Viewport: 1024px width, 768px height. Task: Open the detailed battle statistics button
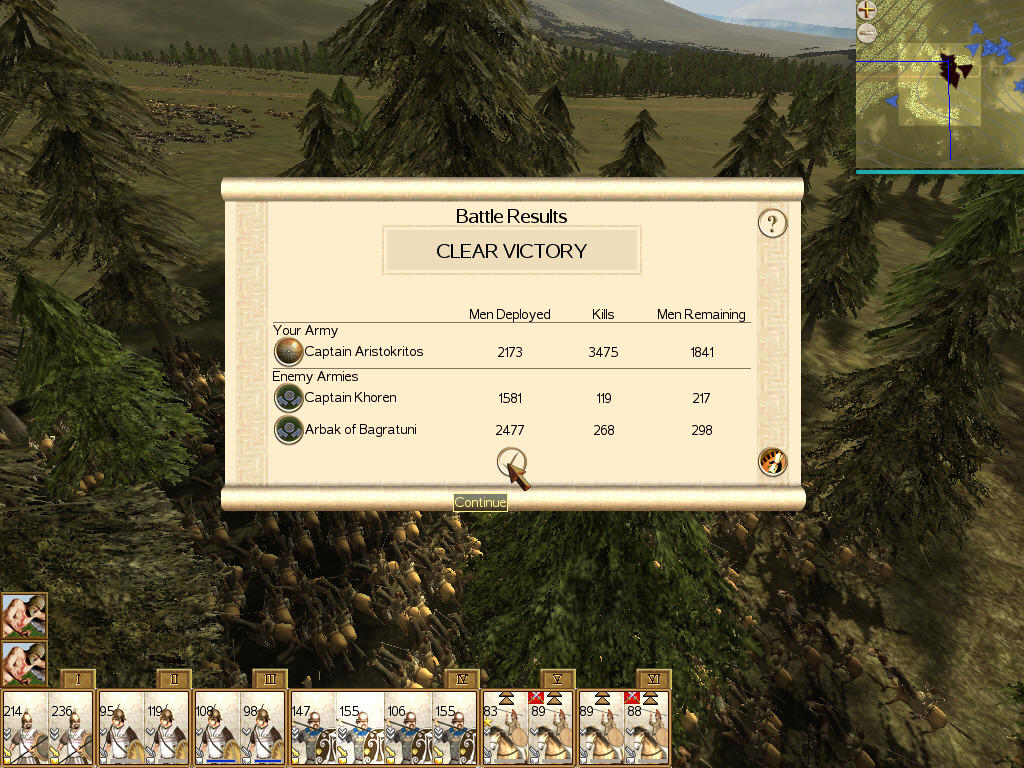pyautogui.click(x=773, y=462)
